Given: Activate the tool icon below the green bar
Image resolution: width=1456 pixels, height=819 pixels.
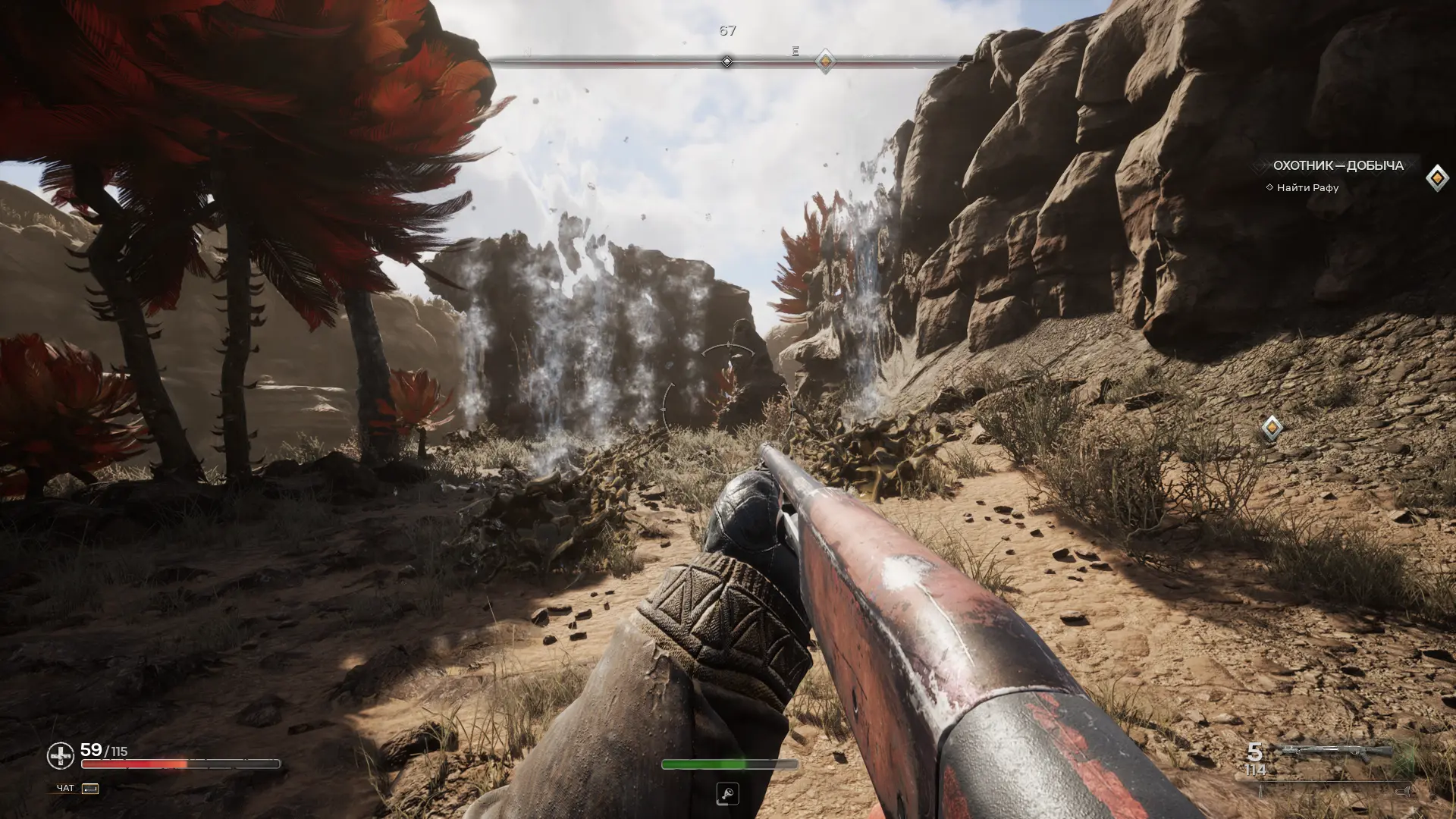Looking at the screenshot, I should coord(727,794).
